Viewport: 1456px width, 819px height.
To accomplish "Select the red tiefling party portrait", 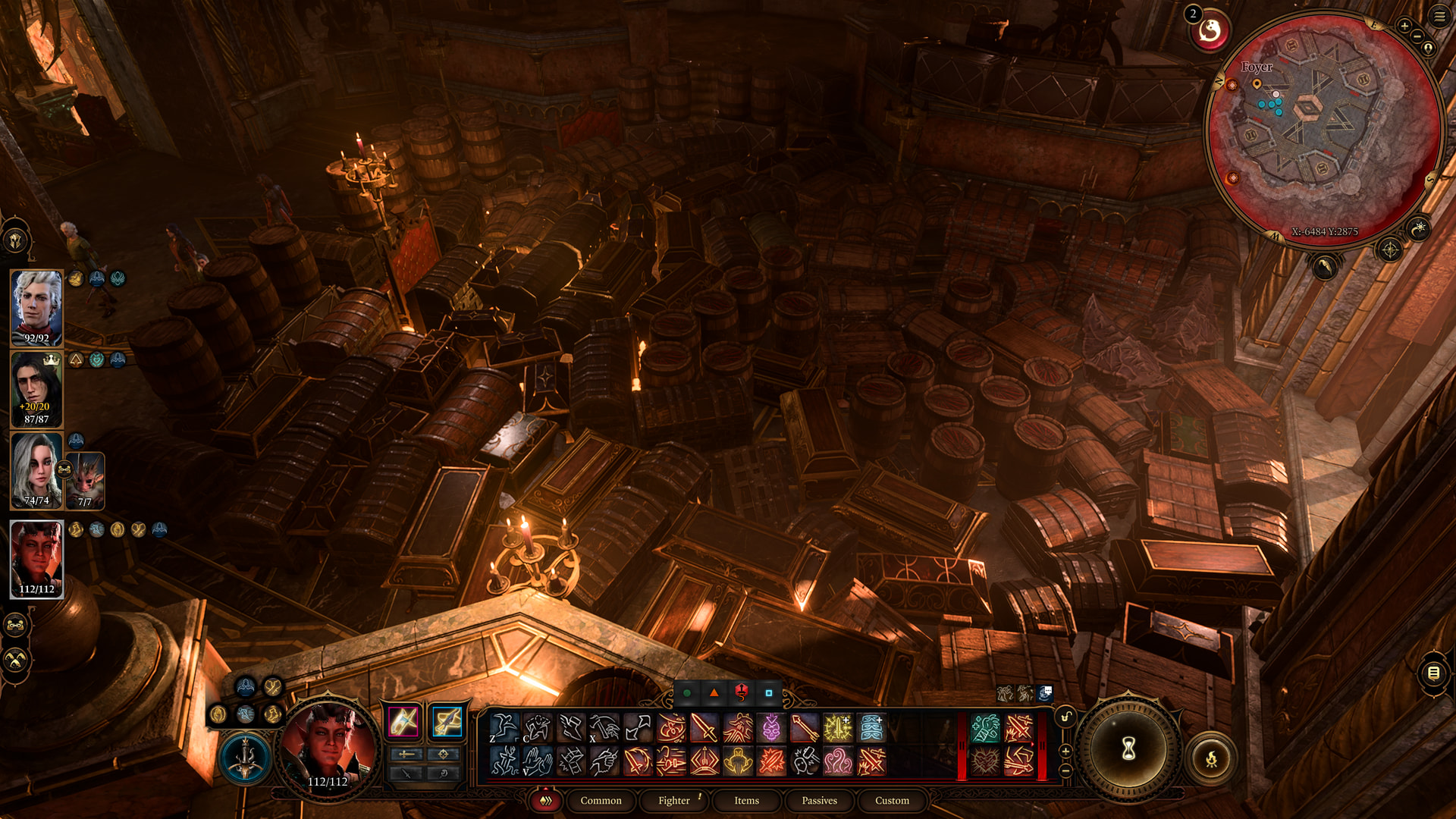I will pos(36,559).
